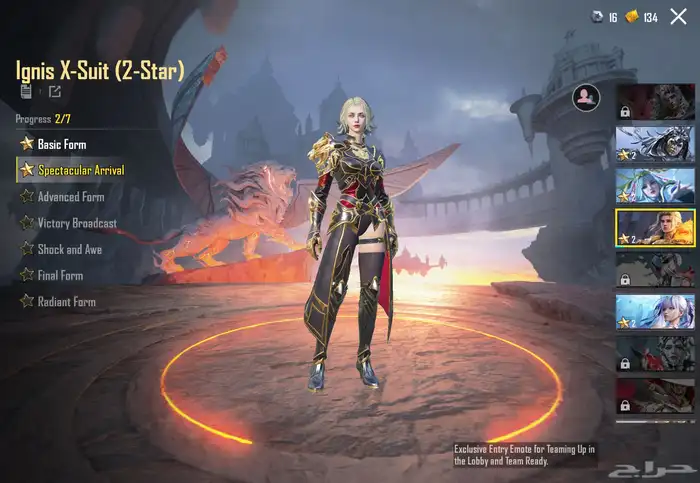The height and width of the screenshot is (483, 700).
Task: View the Final Form entry
Action: pyautogui.click(x=60, y=275)
